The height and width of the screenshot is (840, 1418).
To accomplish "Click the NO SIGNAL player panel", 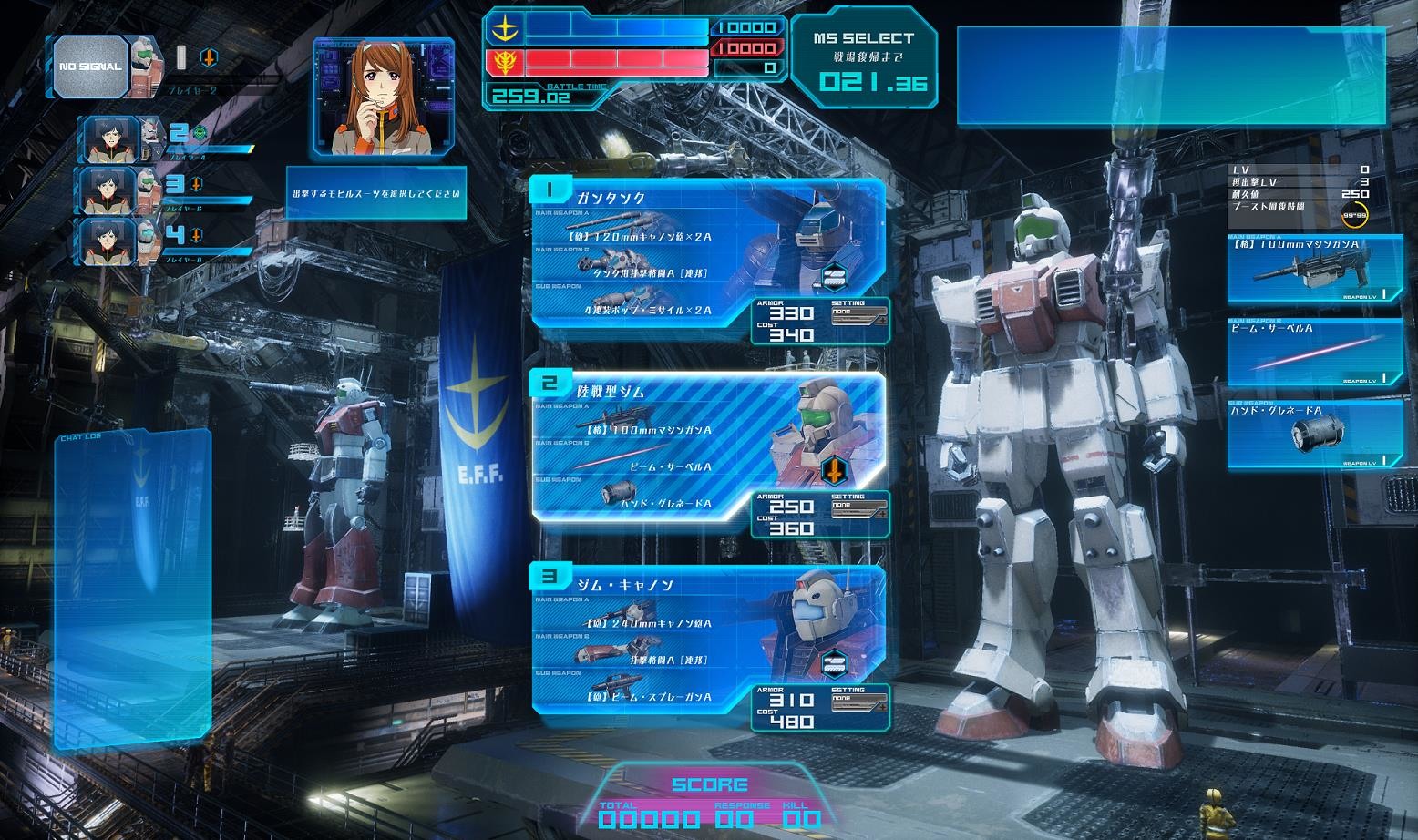I will tap(89, 67).
